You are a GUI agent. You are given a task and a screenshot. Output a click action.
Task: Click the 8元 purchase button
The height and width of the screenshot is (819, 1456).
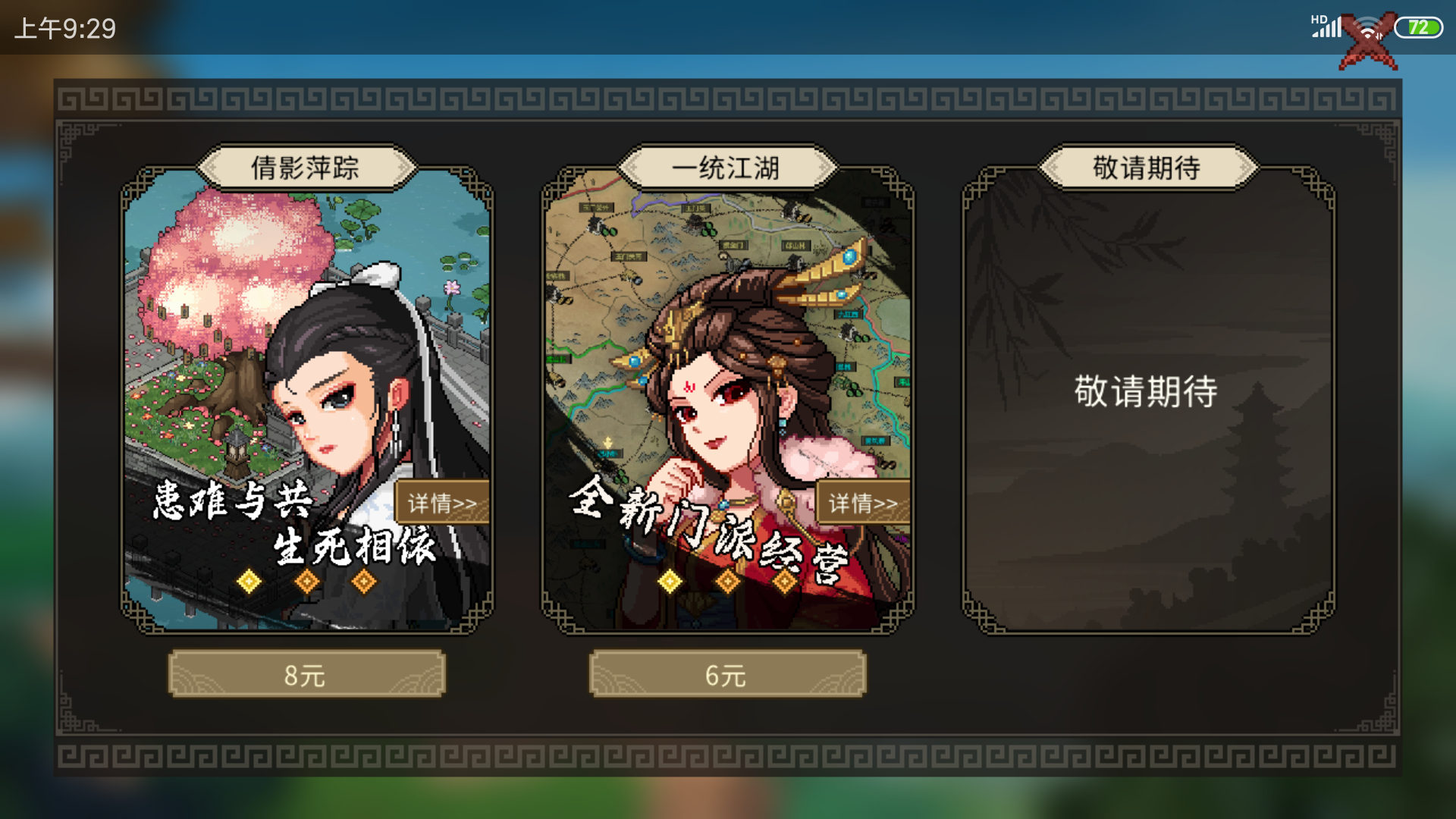coord(306,674)
